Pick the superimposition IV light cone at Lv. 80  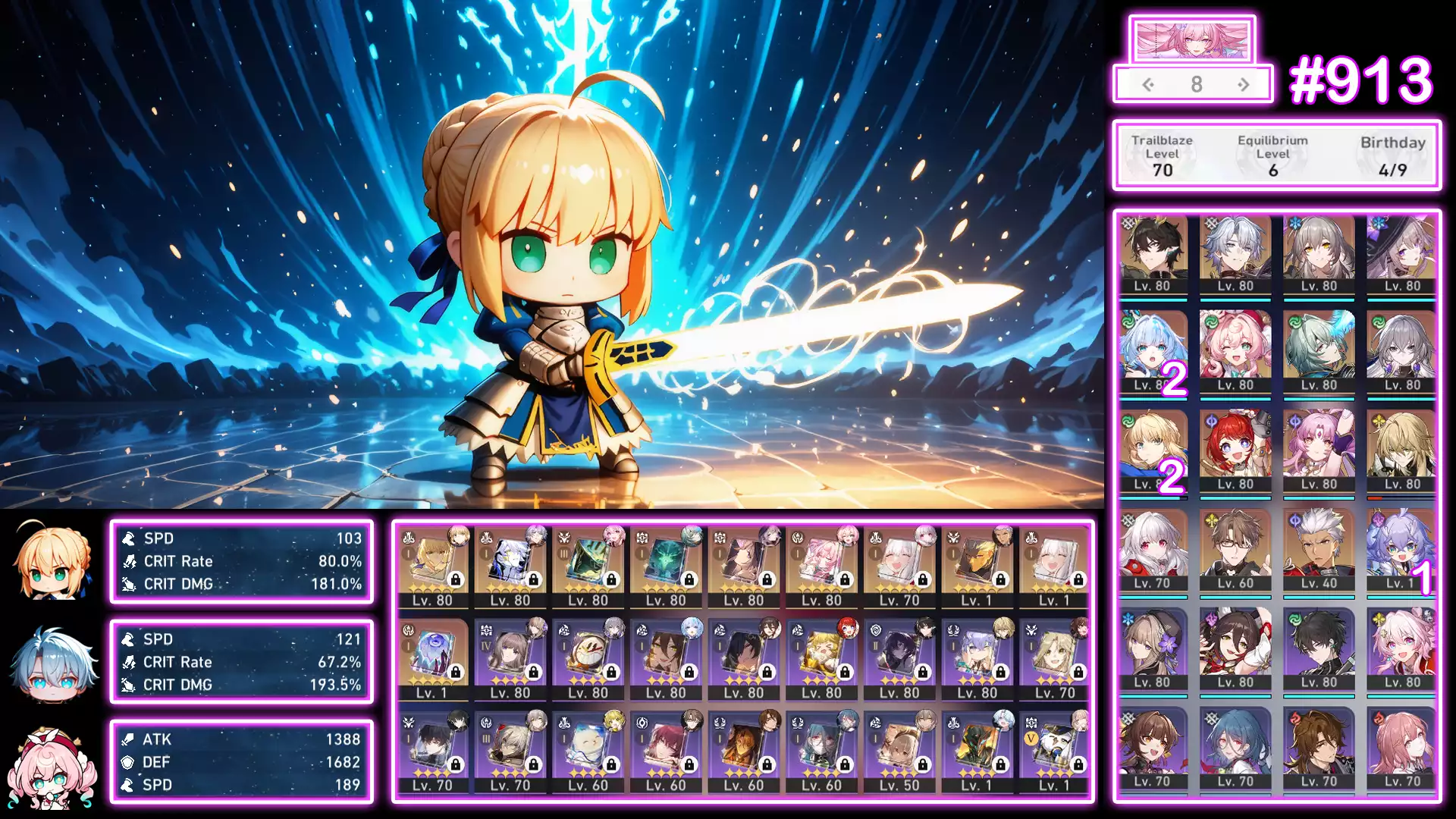pyautogui.click(x=510, y=658)
